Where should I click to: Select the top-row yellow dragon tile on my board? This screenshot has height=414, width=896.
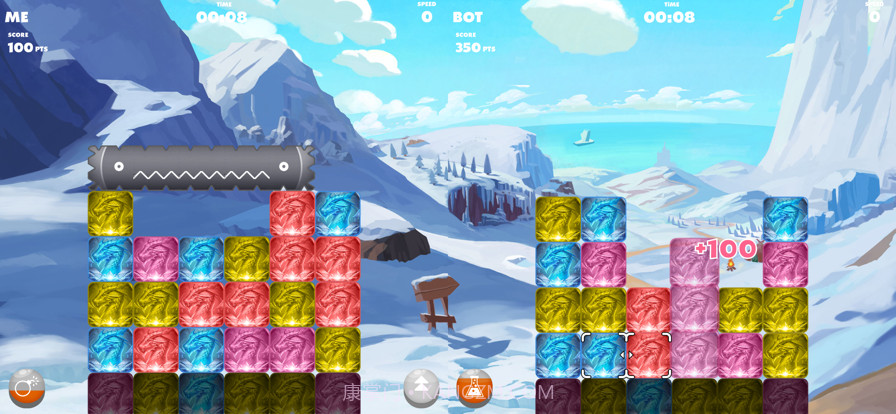tap(110, 213)
